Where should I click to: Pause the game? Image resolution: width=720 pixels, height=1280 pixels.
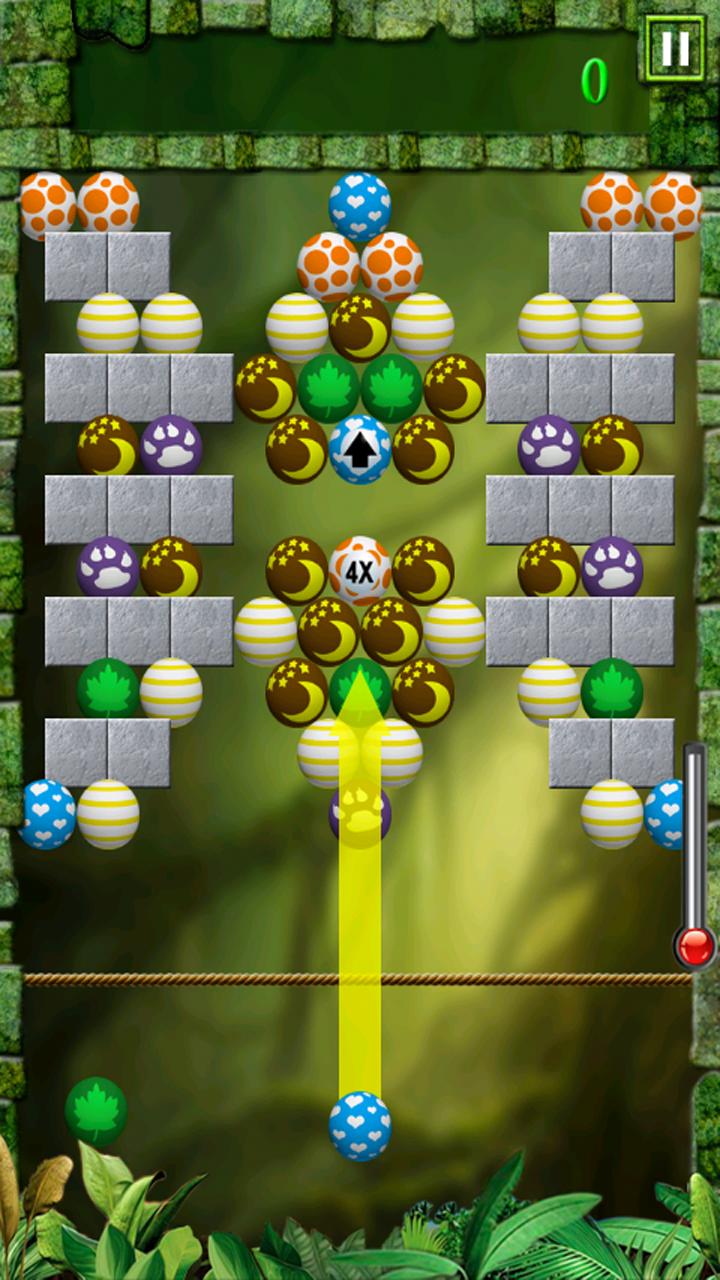(x=674, y=47)
